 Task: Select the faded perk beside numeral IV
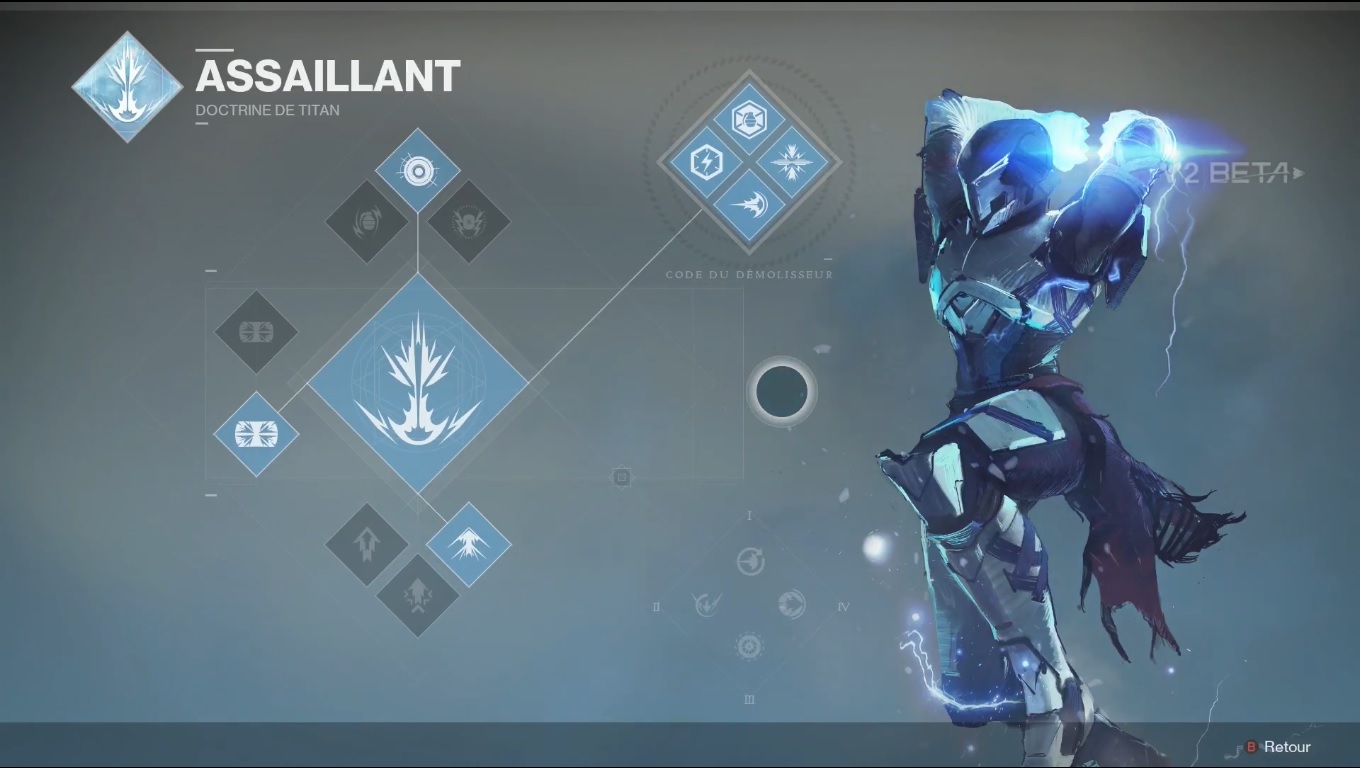(x=792, y=604)
